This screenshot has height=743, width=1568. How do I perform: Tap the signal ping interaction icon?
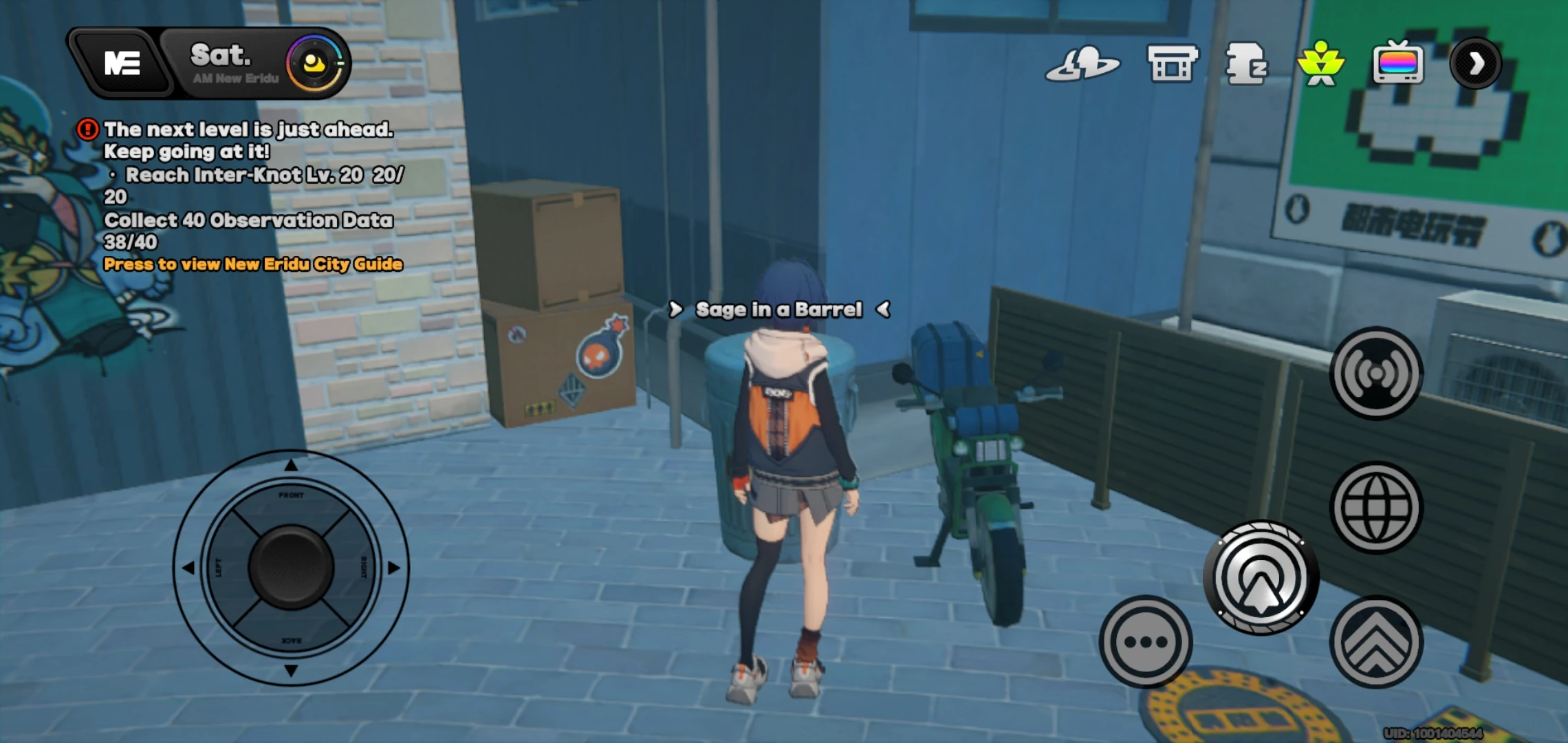tap(1377, 371)
